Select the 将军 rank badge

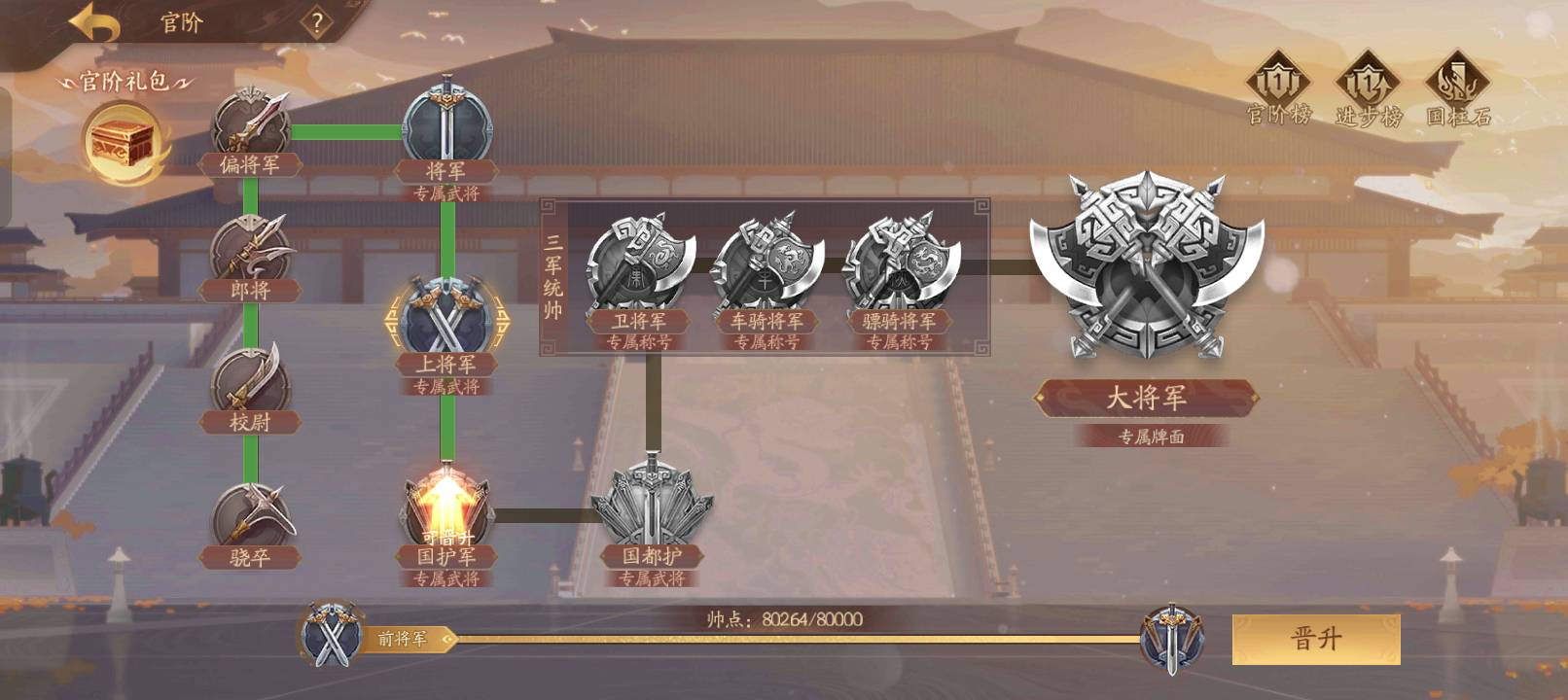coord(446,126)
